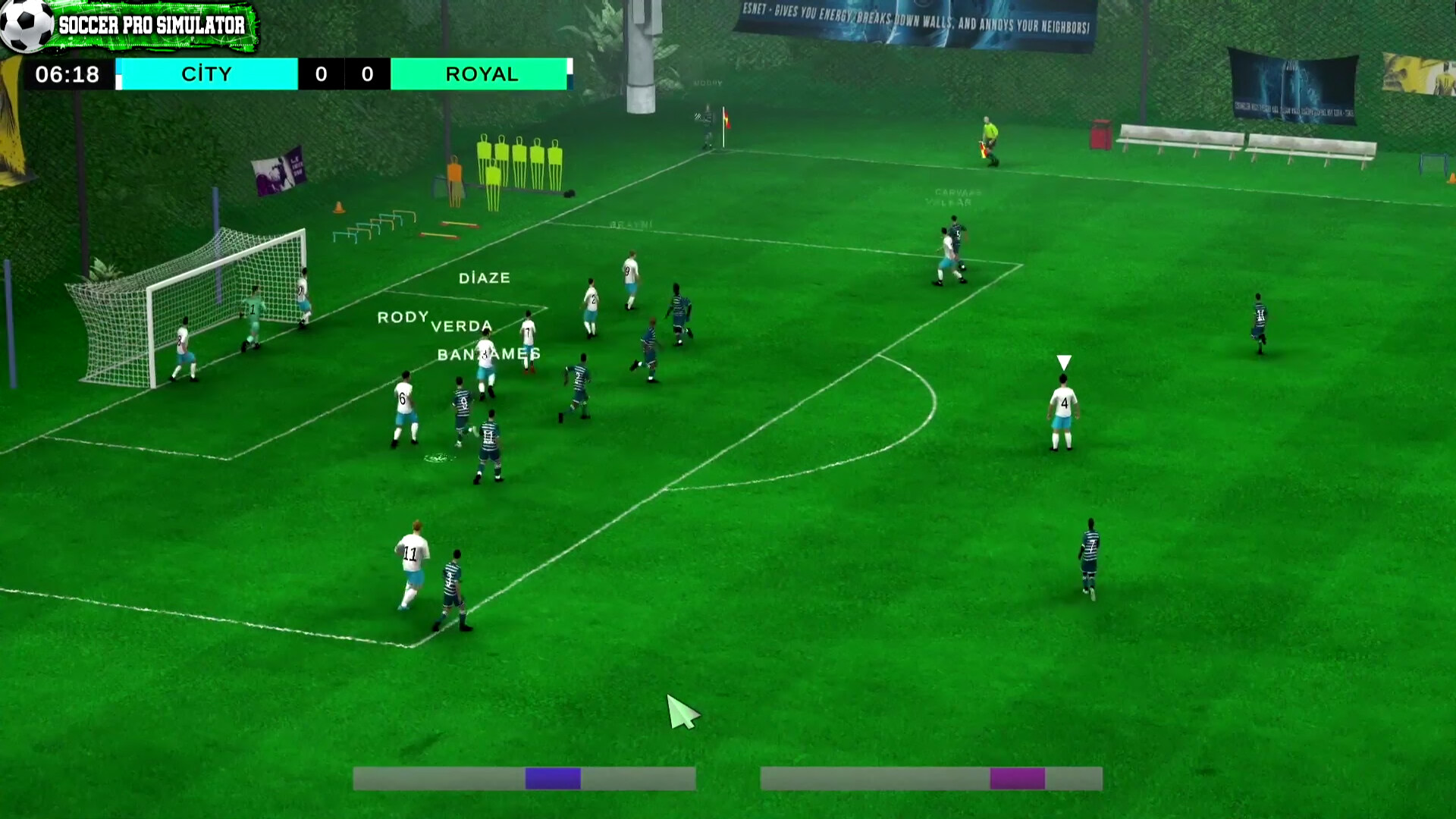The image size is (1456, 819).
Task: Click the white triangle marker above player 4
Action: (1063, 362)
